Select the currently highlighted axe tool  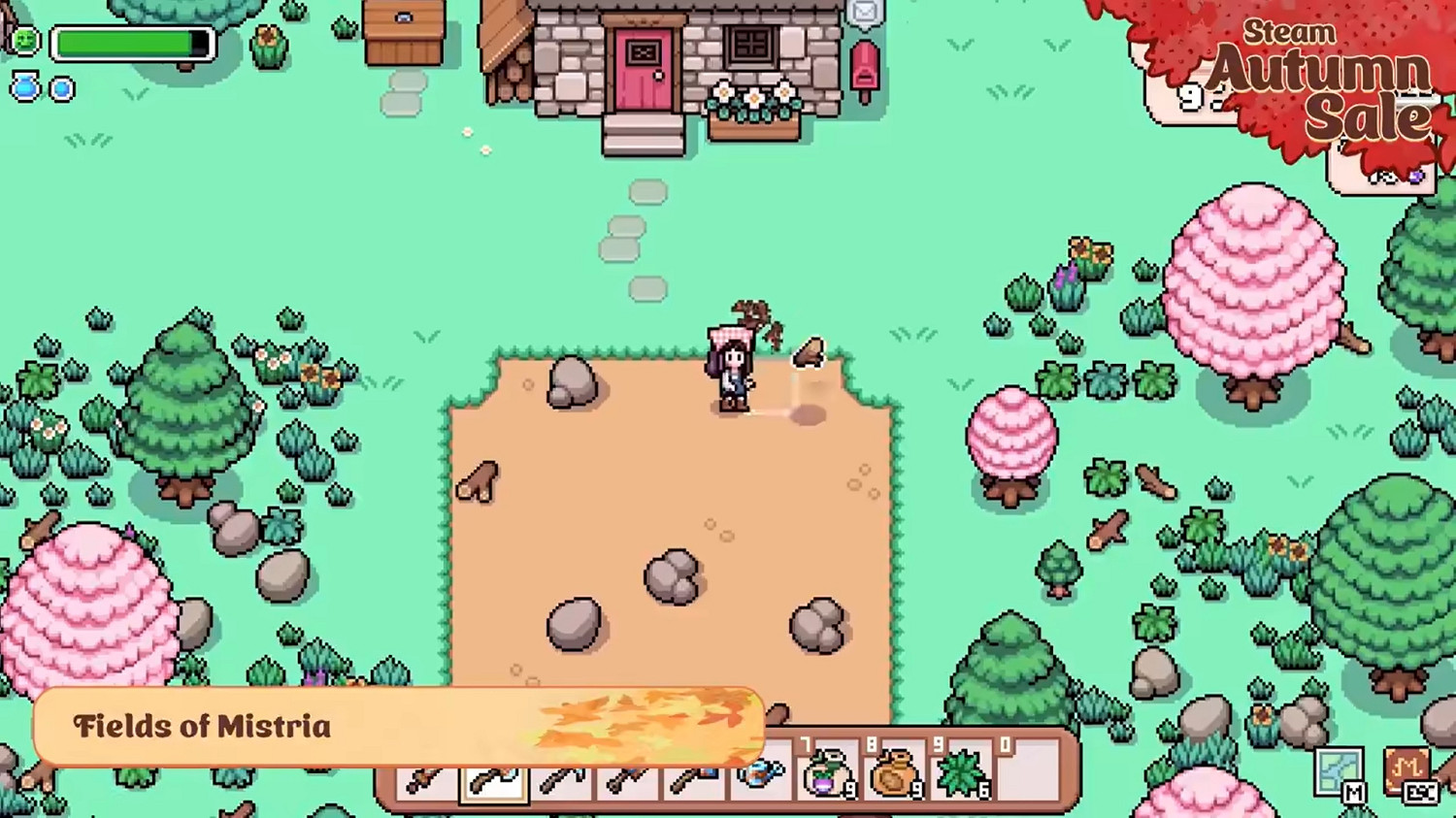(x=495, y=776)
